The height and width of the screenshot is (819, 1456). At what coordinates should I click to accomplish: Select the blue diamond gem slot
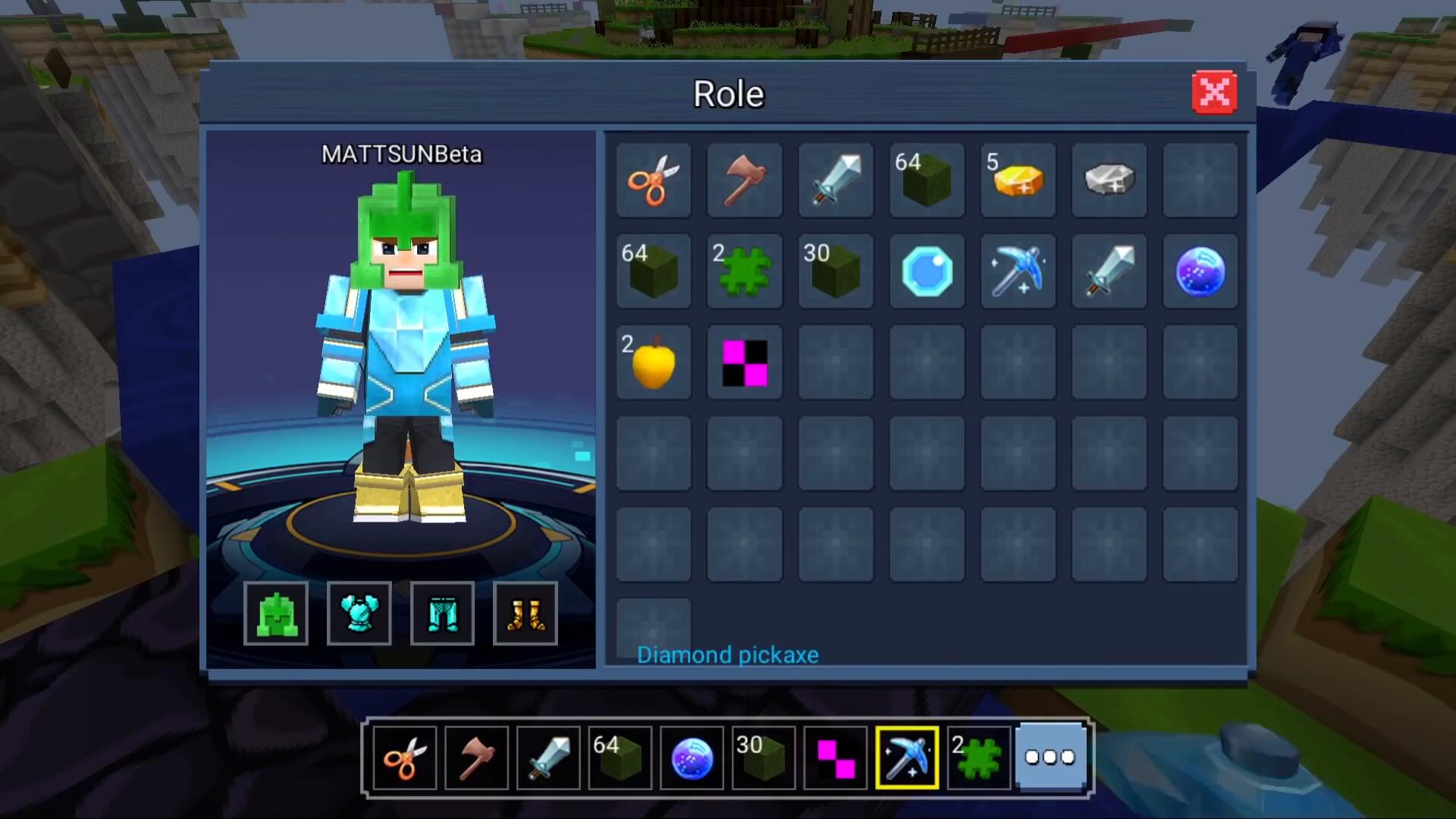click(x=927, y=271)
